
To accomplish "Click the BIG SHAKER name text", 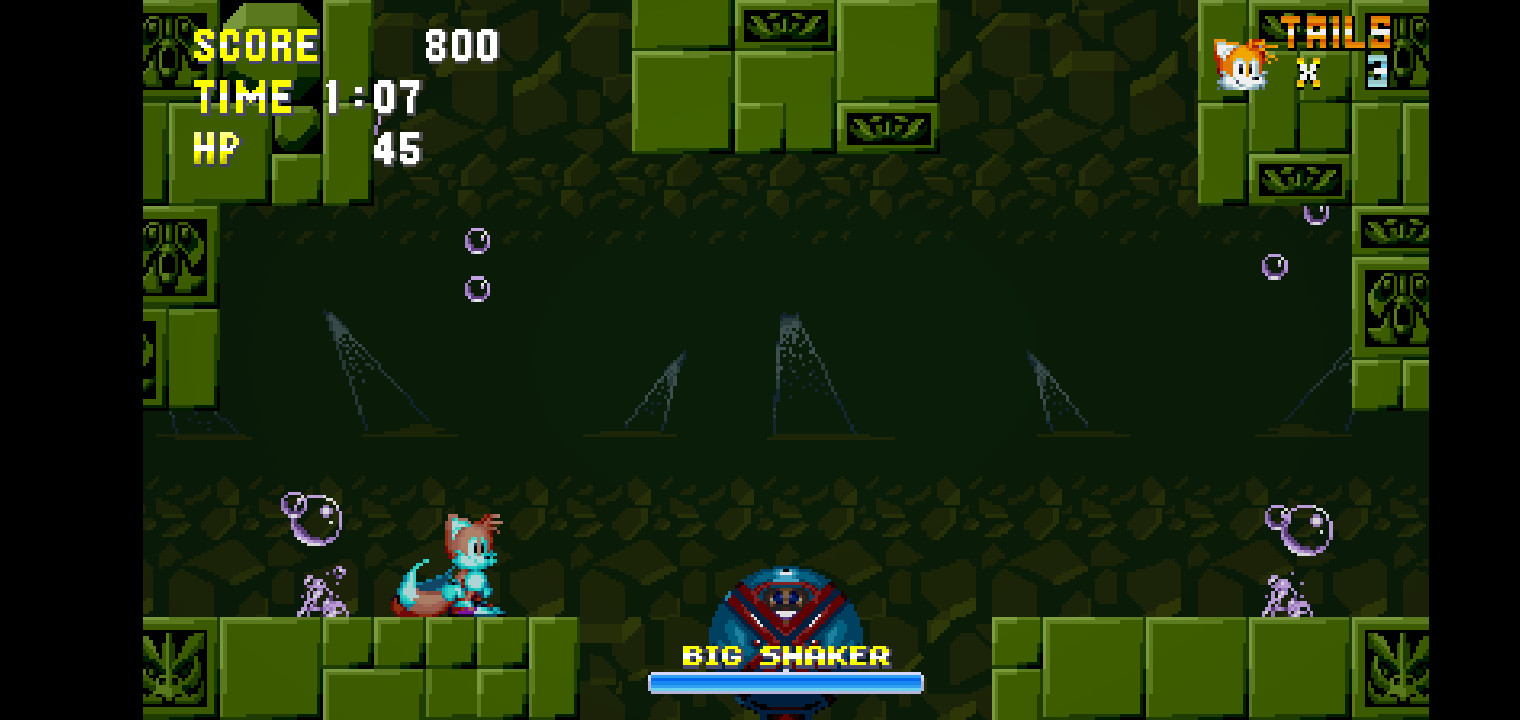I will click(785, 655).
